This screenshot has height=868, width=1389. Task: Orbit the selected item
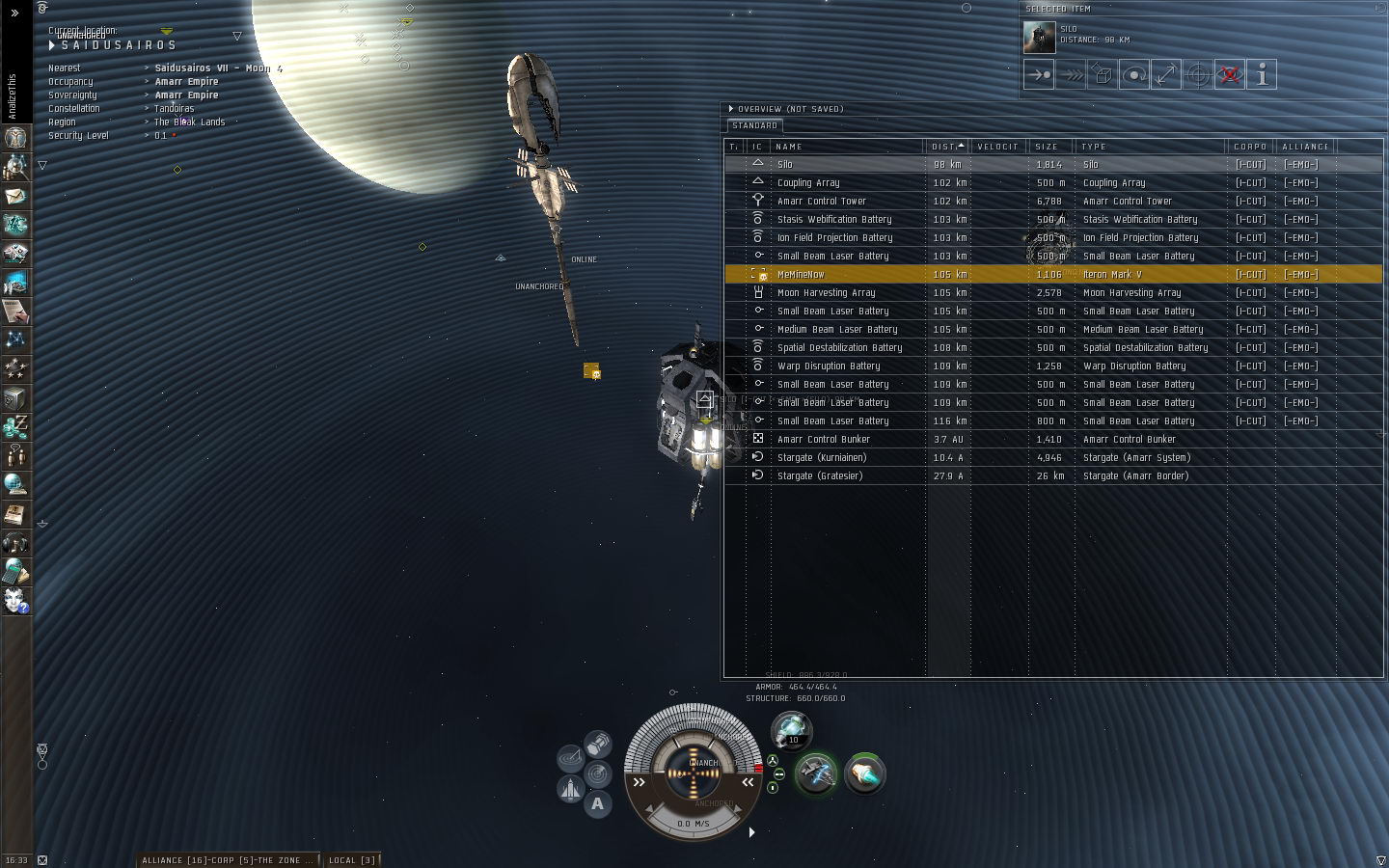1134,74
